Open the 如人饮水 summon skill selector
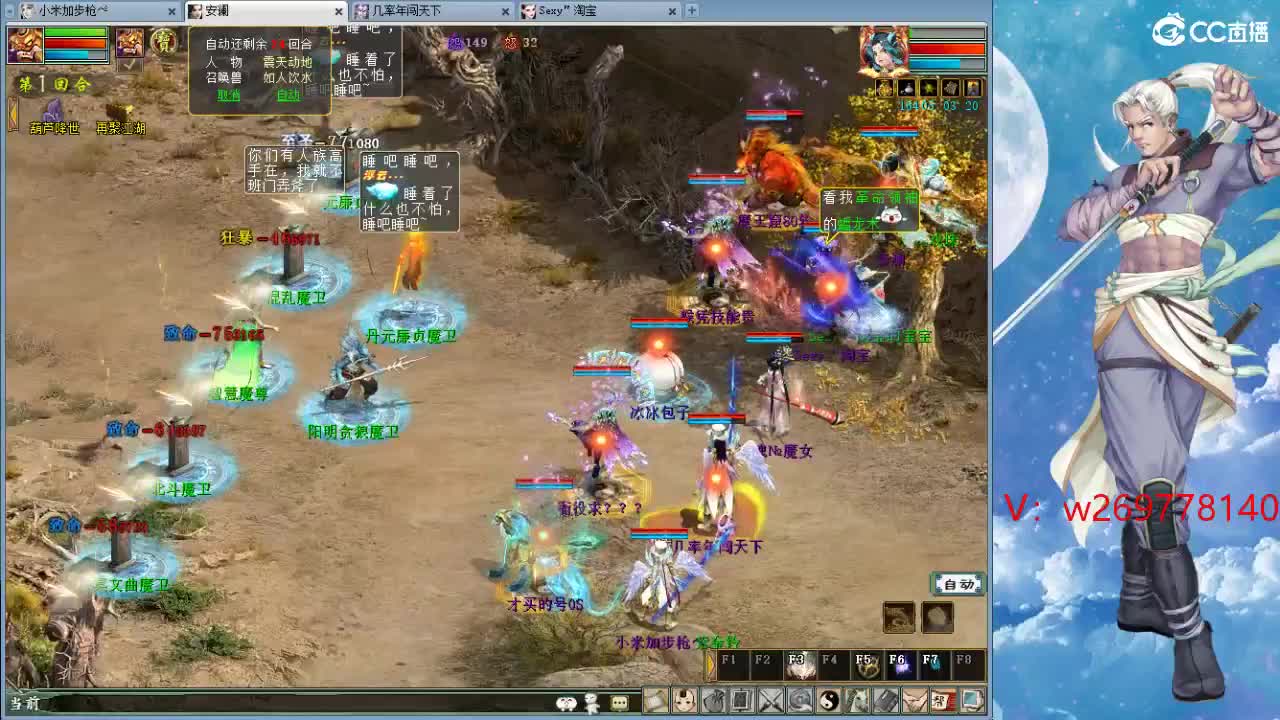This screenshot has width=1280, height=720. 288,77
